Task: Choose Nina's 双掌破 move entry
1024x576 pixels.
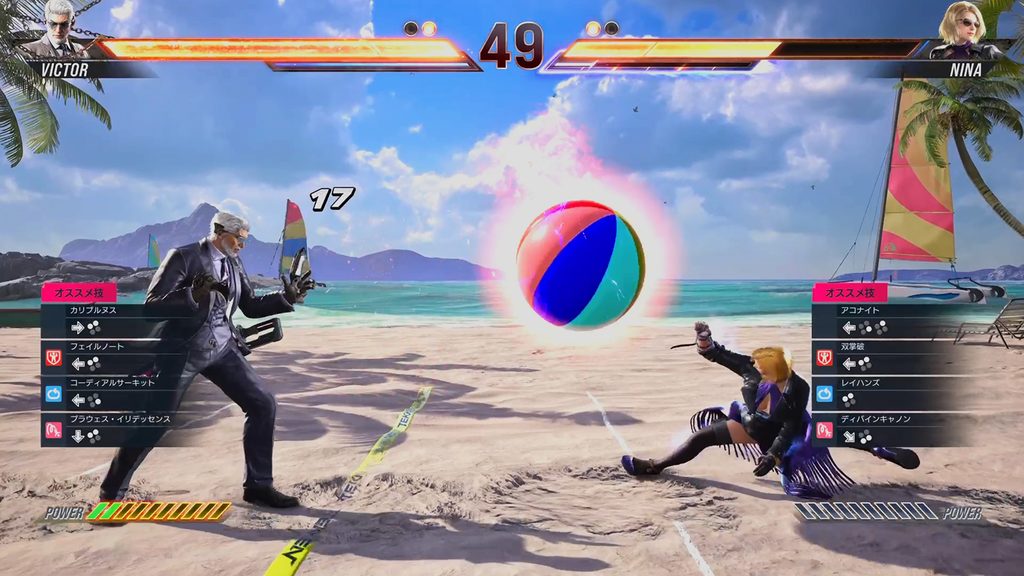Action: [880, 355]
